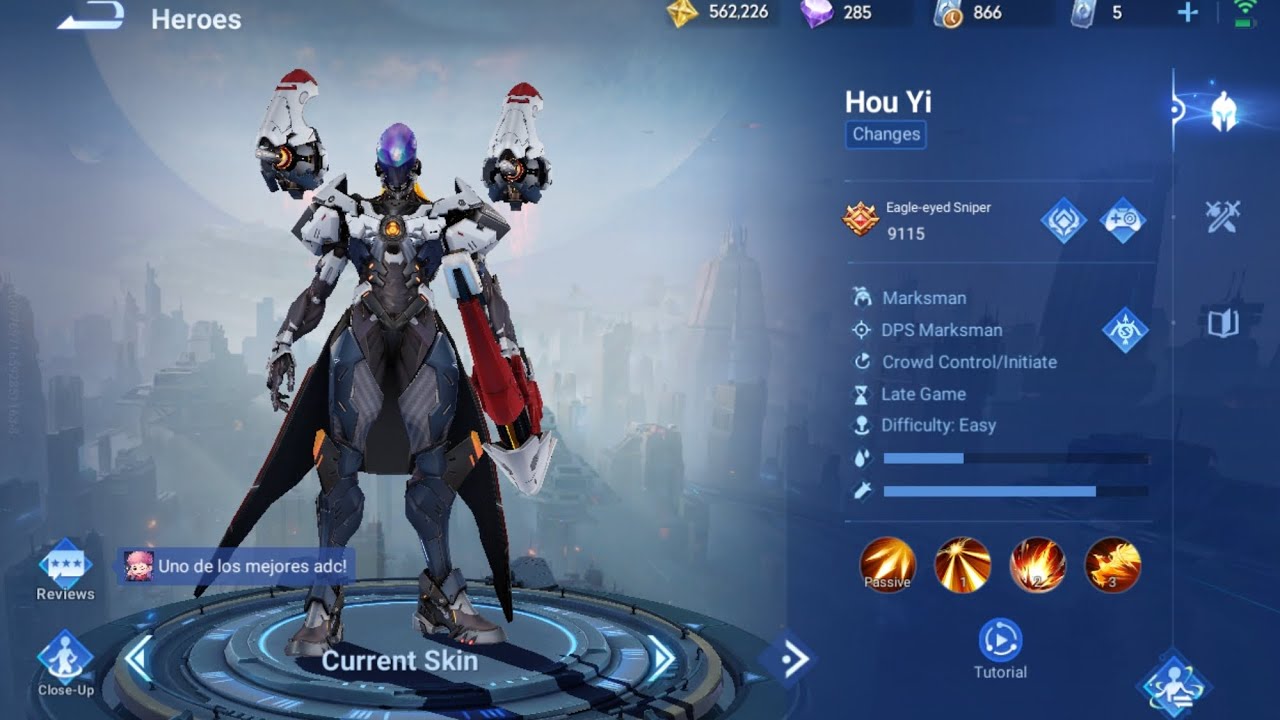
Task: Open the helmet hero tab
Action: coord(1223,111)
